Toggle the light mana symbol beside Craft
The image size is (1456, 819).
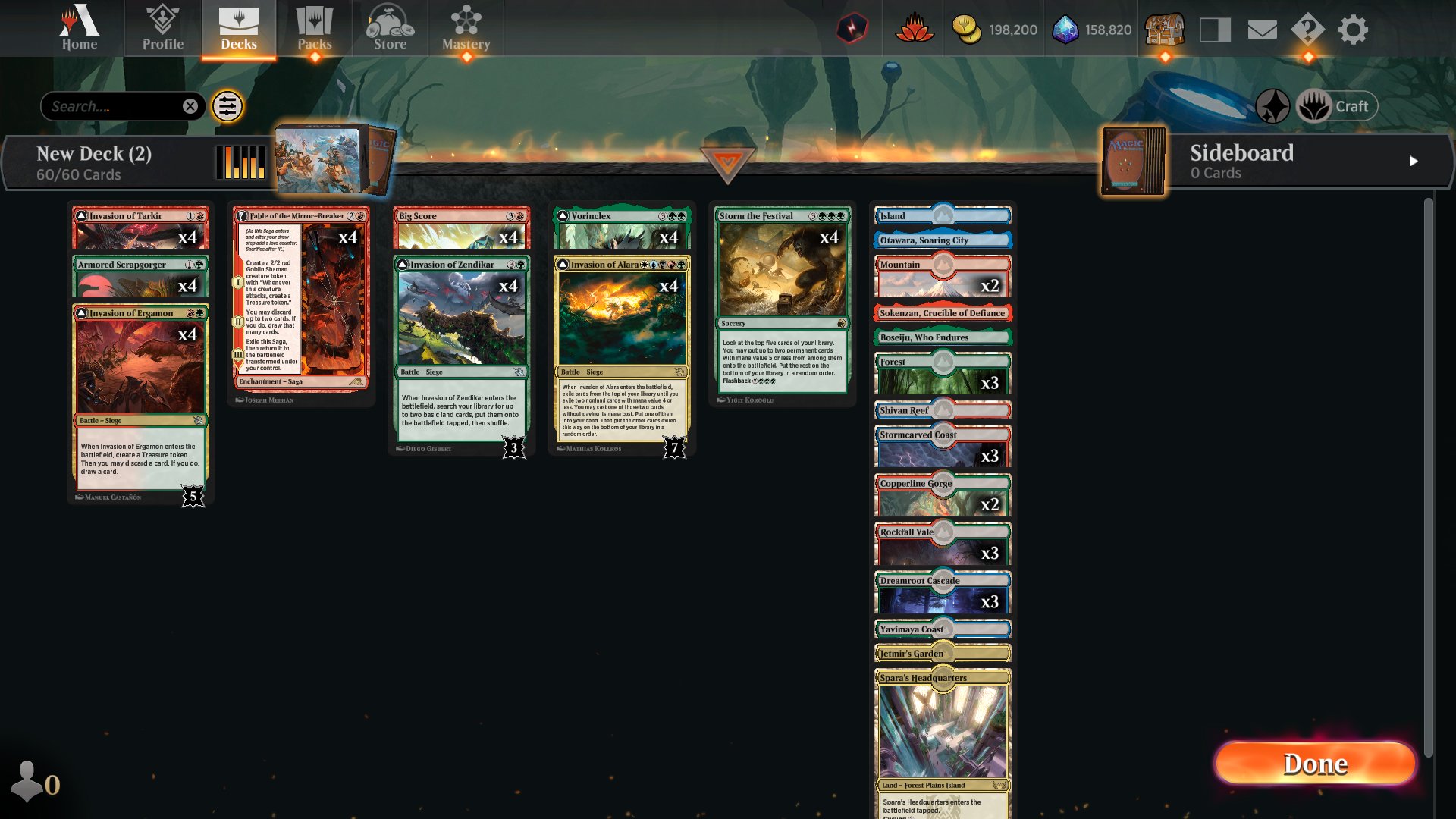[1314, 105]
